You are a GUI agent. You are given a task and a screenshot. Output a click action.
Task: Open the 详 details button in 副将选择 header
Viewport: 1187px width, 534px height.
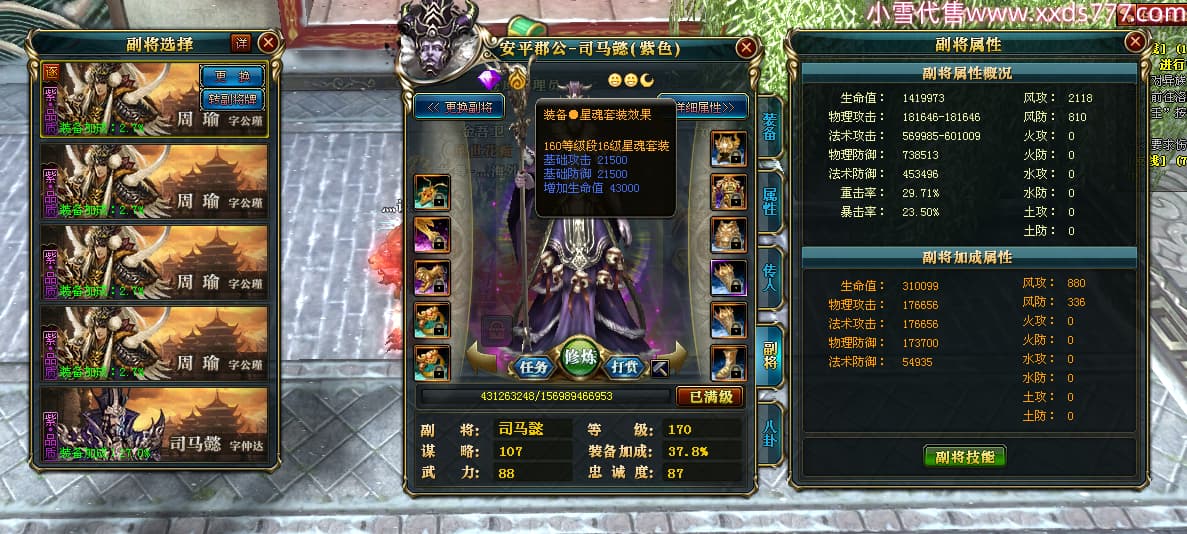240,42
